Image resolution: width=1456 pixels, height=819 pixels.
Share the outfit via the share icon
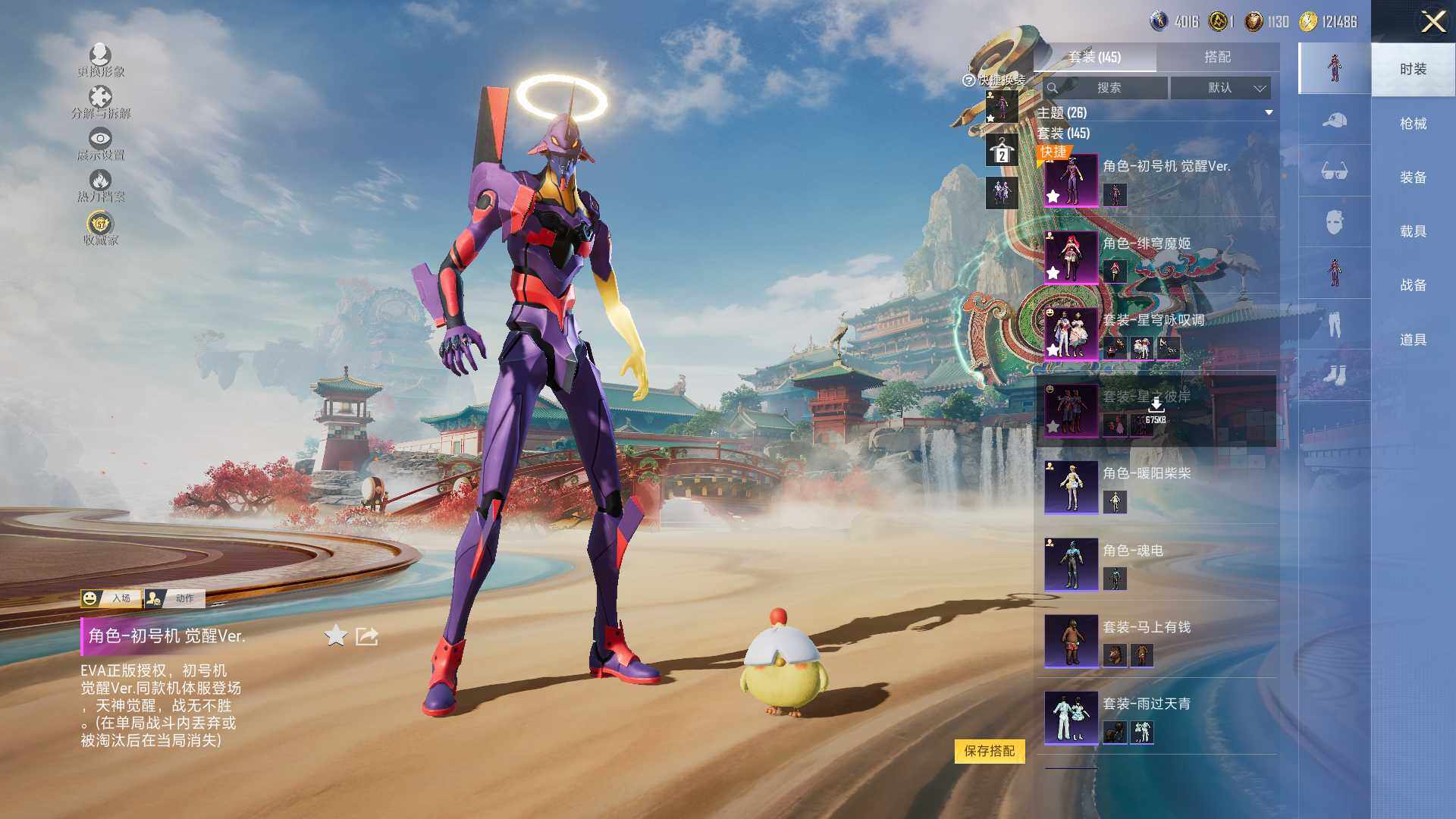367,635
